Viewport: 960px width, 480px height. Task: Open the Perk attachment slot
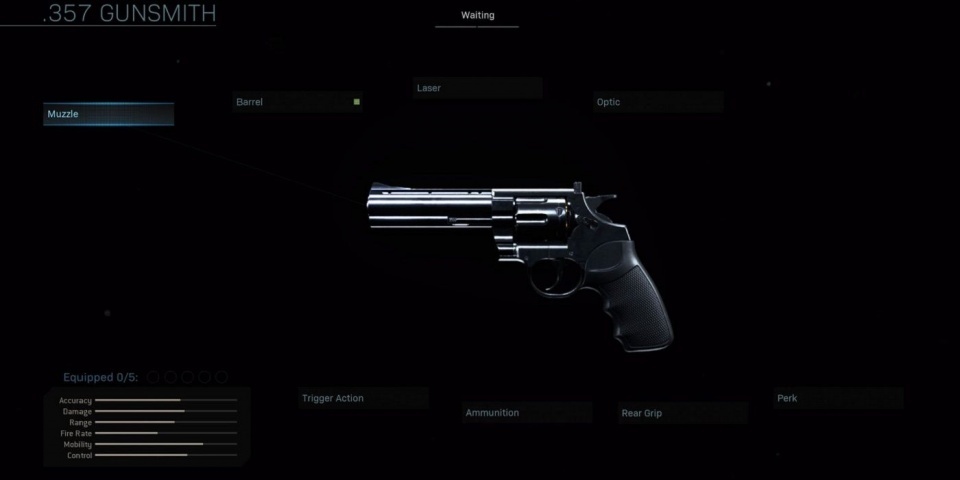(x=838, y=398)
